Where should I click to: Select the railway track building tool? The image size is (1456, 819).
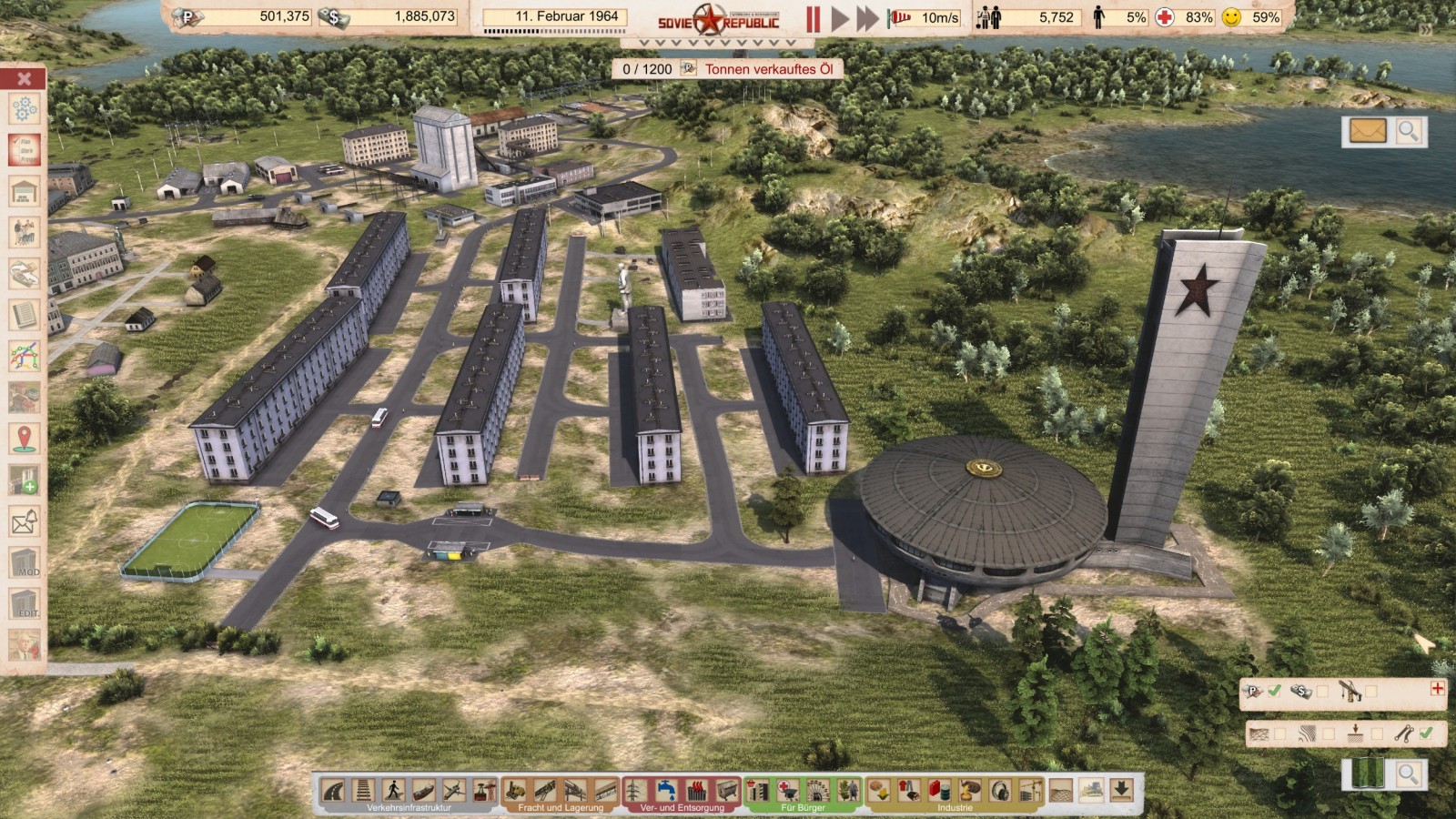[363, 790]
